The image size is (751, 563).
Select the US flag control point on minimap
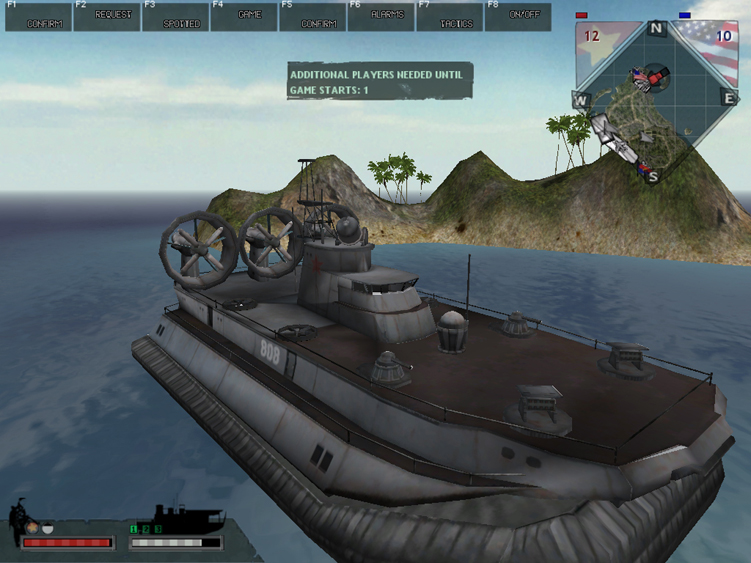[638, 76]
